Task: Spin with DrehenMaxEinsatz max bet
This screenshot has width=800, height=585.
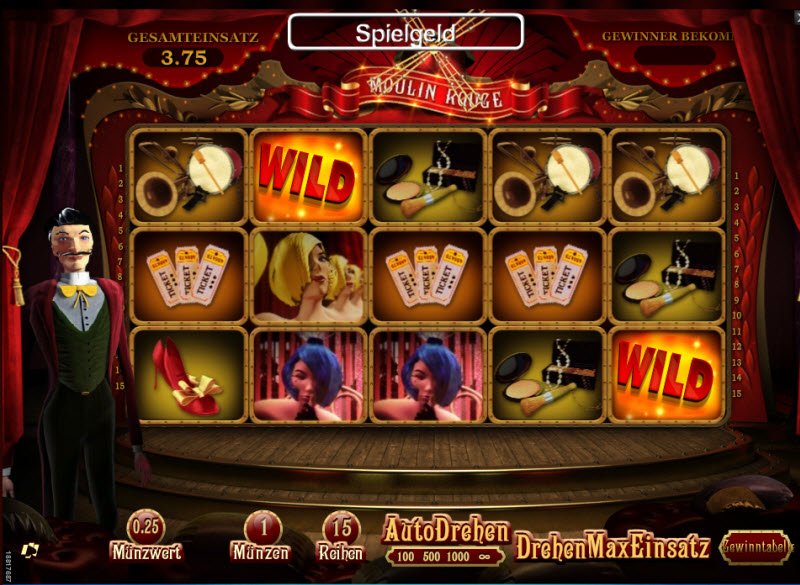Action: coord(612,546)
